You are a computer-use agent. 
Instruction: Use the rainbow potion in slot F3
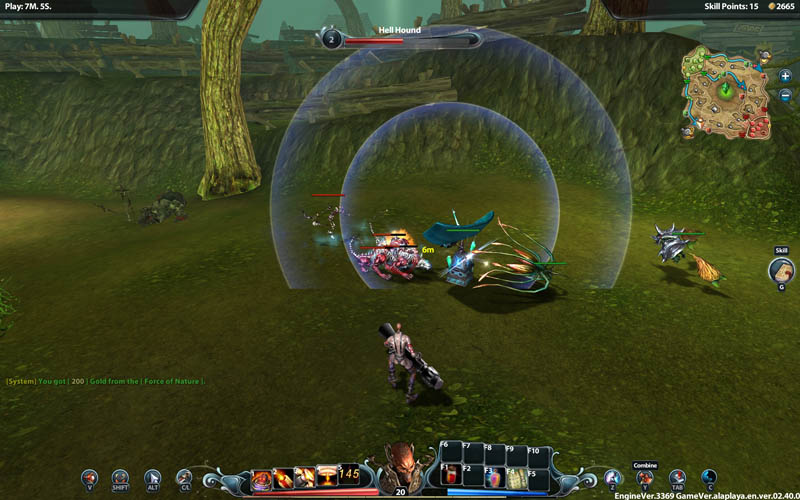pos(495,477)
